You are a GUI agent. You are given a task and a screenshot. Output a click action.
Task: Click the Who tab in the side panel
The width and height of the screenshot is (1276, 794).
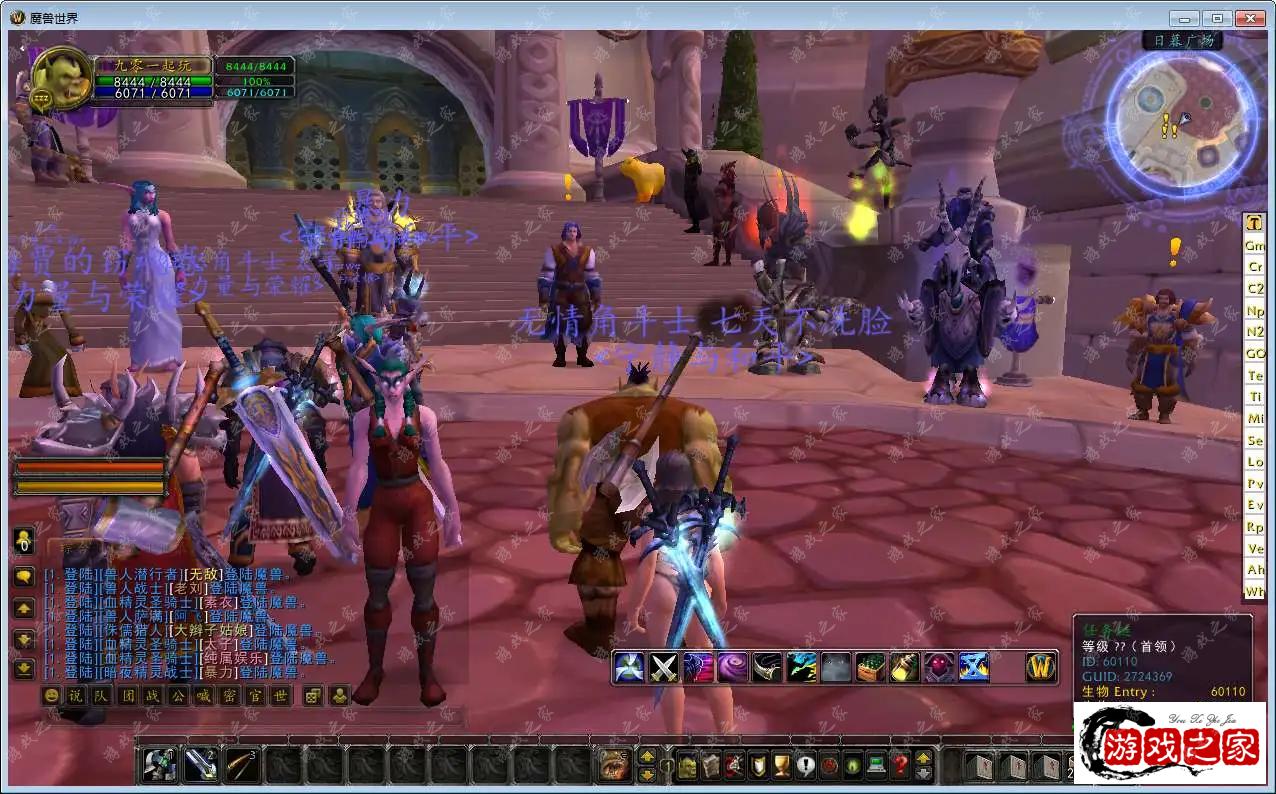click(1255, 592)
